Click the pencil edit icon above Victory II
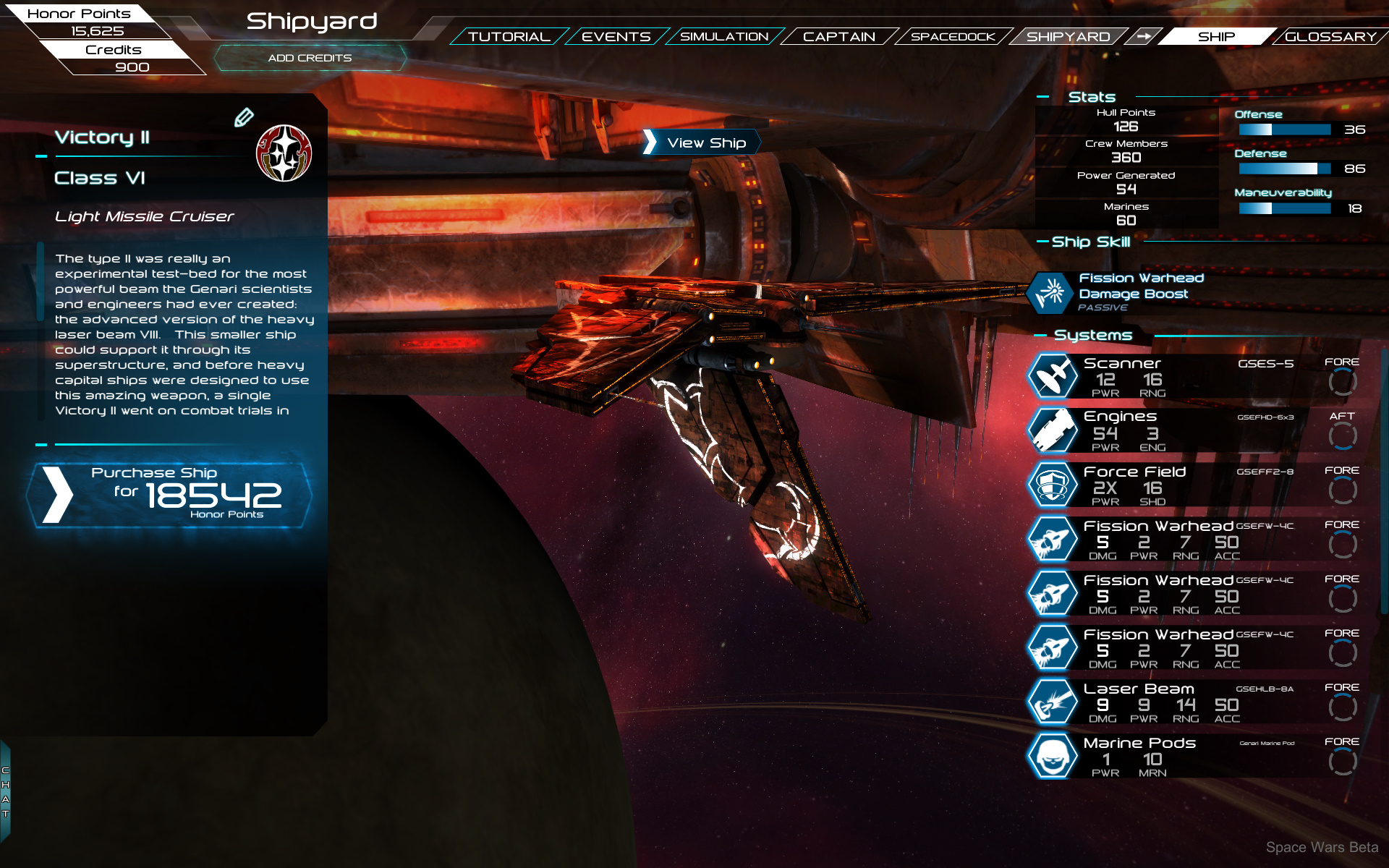 (x=246, y=116)
